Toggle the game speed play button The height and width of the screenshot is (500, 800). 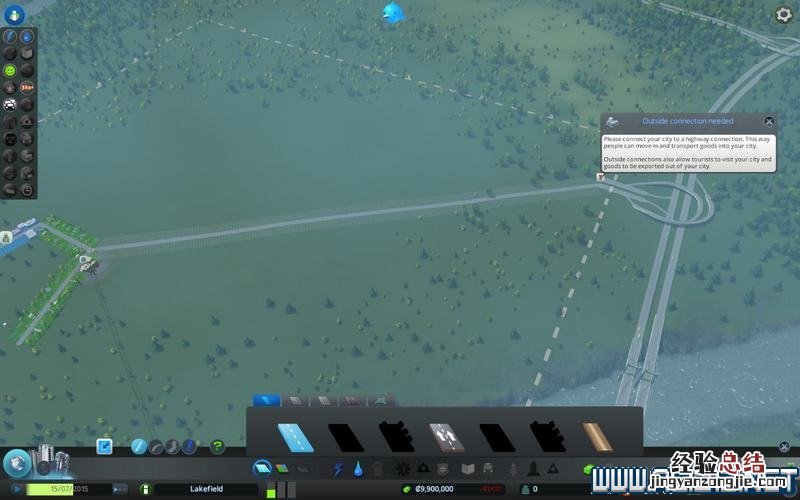click(x=16, y=489)
